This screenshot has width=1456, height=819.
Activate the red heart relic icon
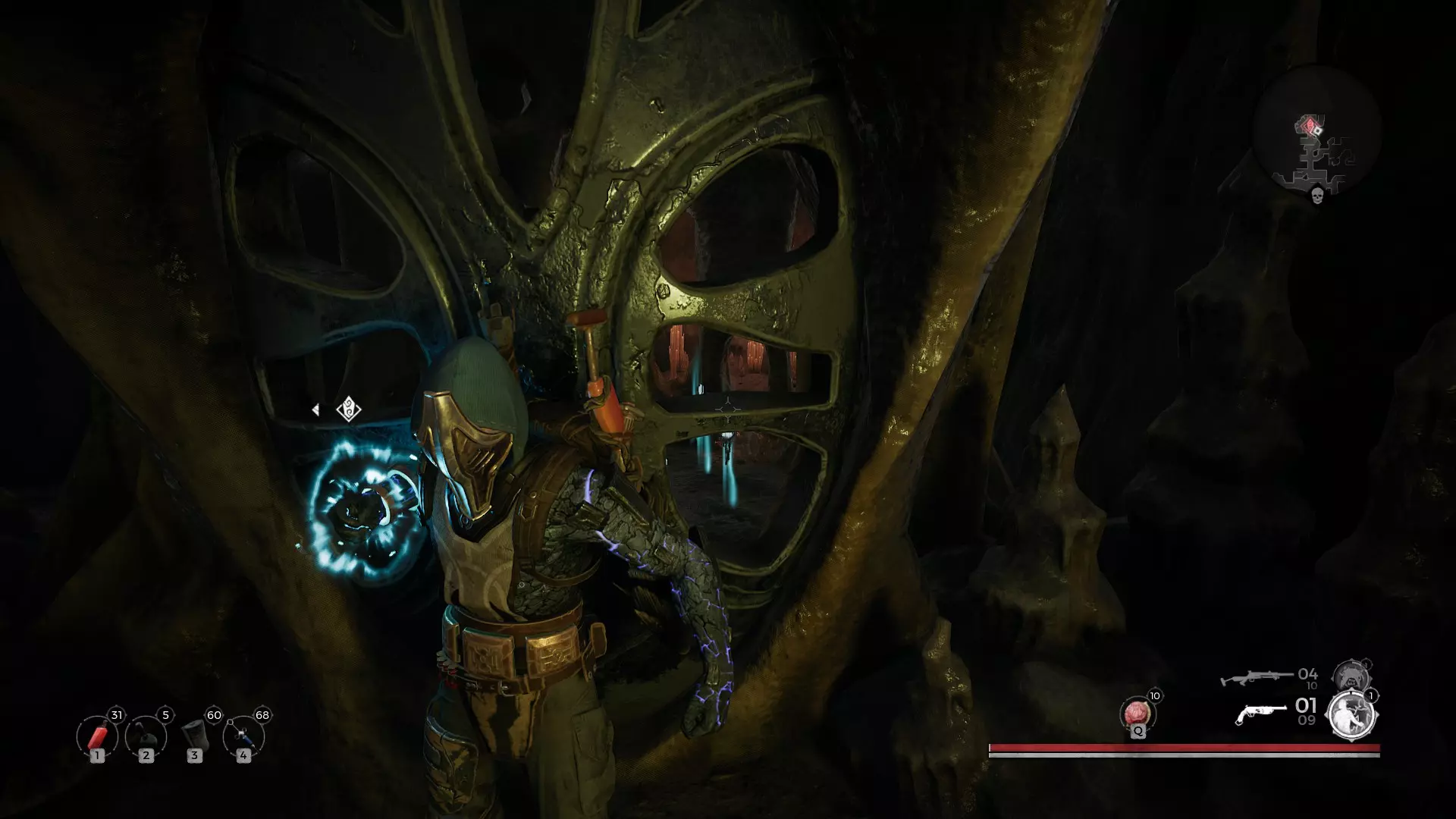pyautogui.click(x=1137, y=714)
